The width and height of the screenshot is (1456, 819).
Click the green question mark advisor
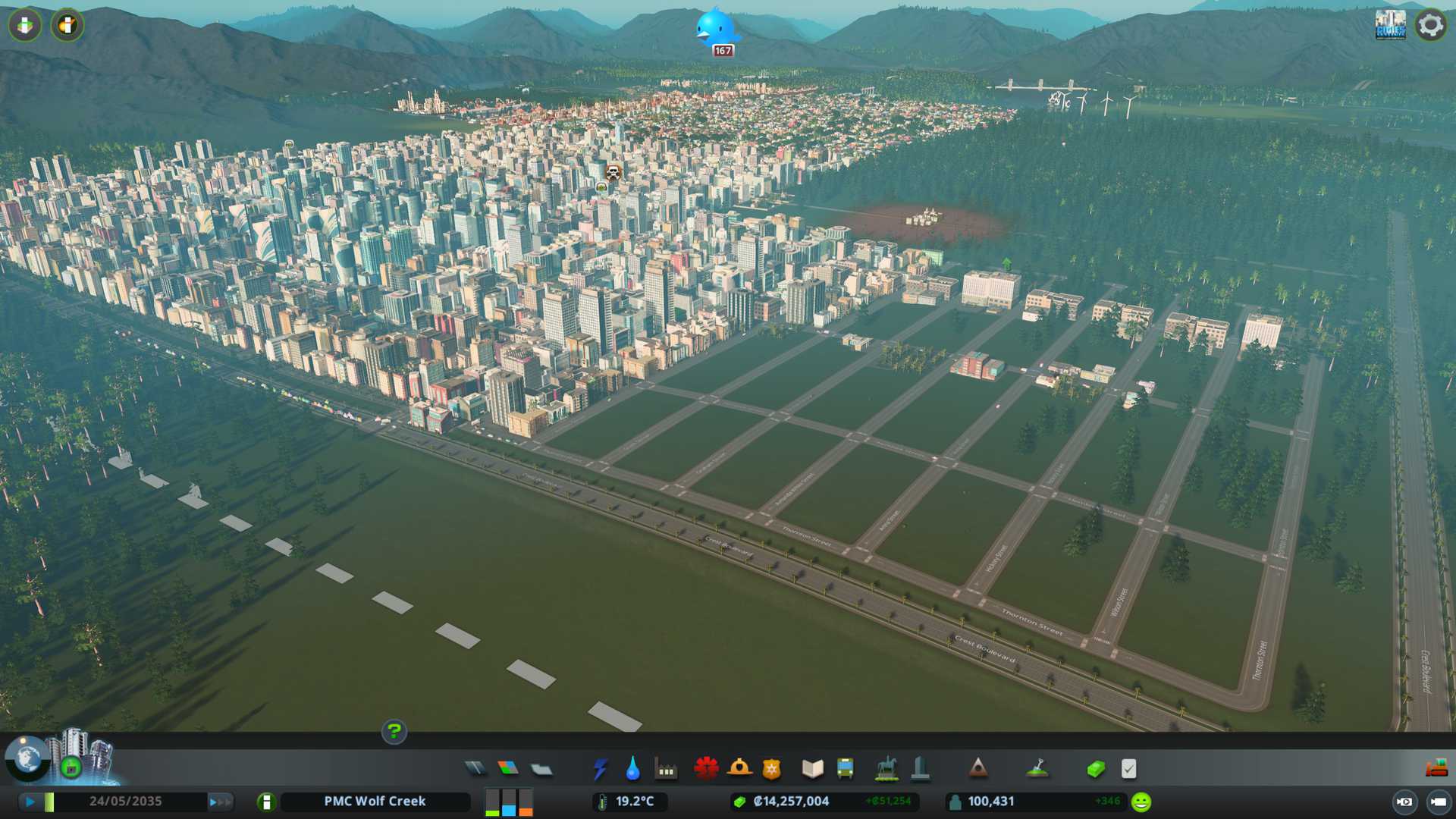394,731
